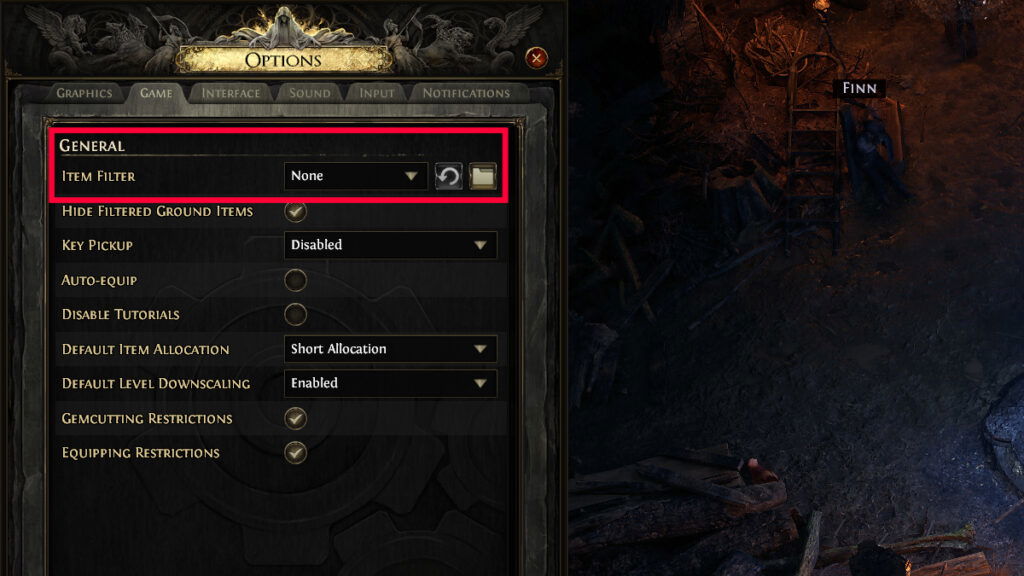1024x576 pixels.
Task: Switch to the Sound tab
Action: point(310,93)
